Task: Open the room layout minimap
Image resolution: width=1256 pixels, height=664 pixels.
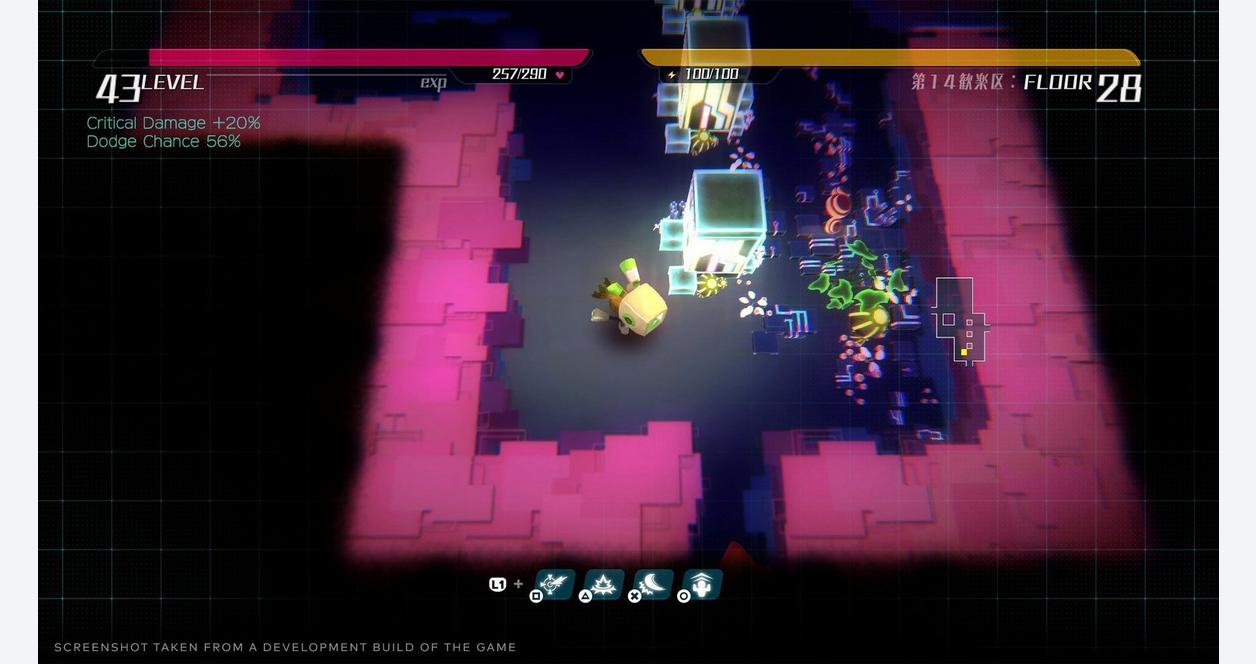Action: click(x=959, y=320)
